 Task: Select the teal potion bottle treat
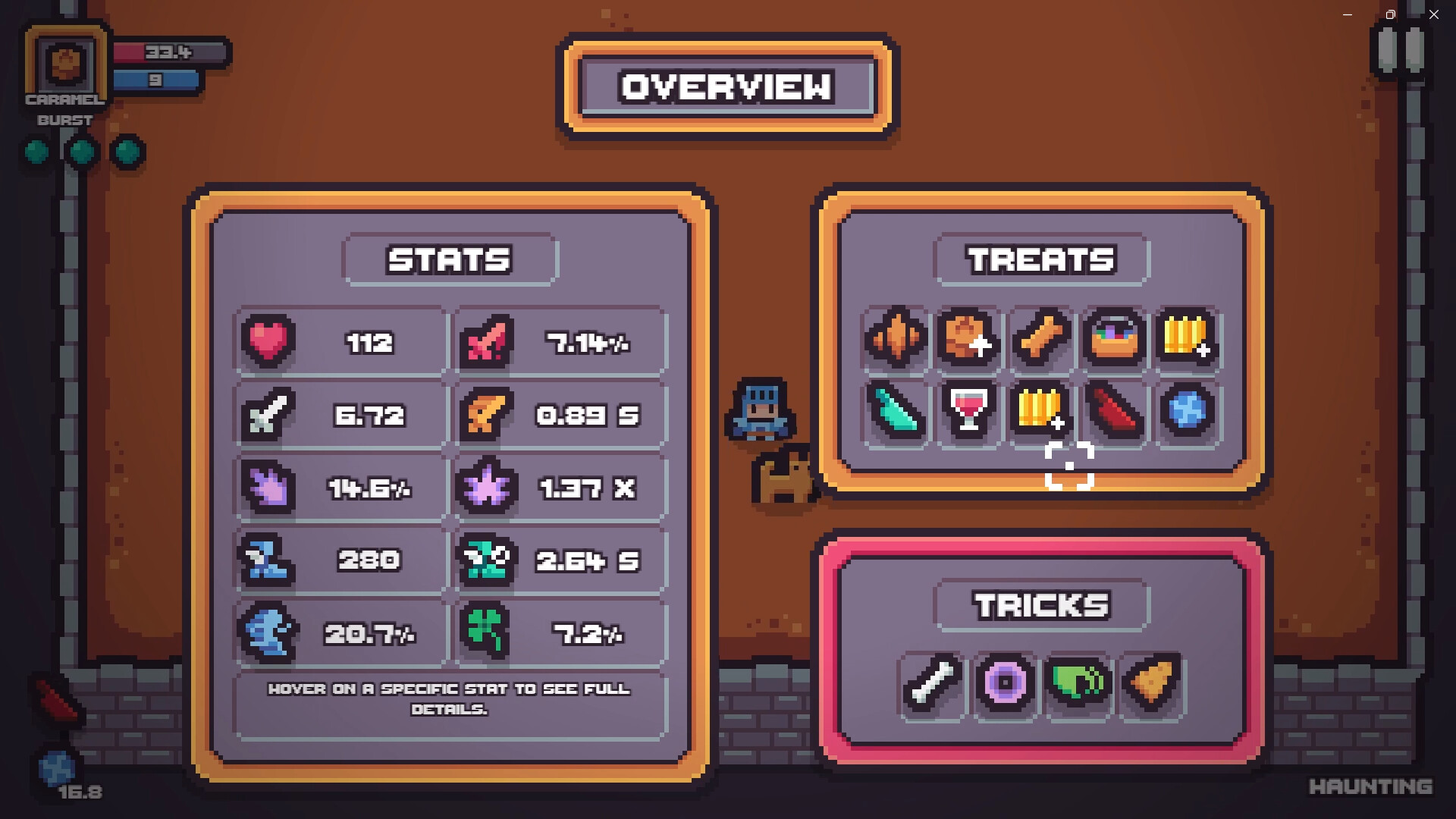895,413
